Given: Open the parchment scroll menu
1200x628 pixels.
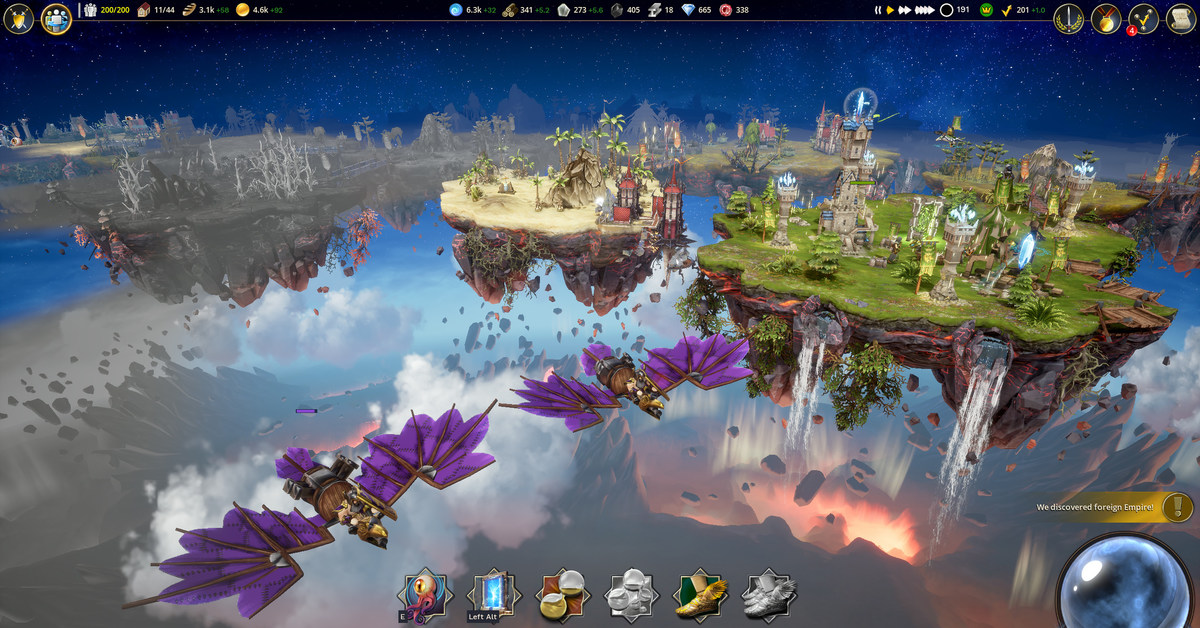Looking at the screenshot, I should coord(1180,18).
